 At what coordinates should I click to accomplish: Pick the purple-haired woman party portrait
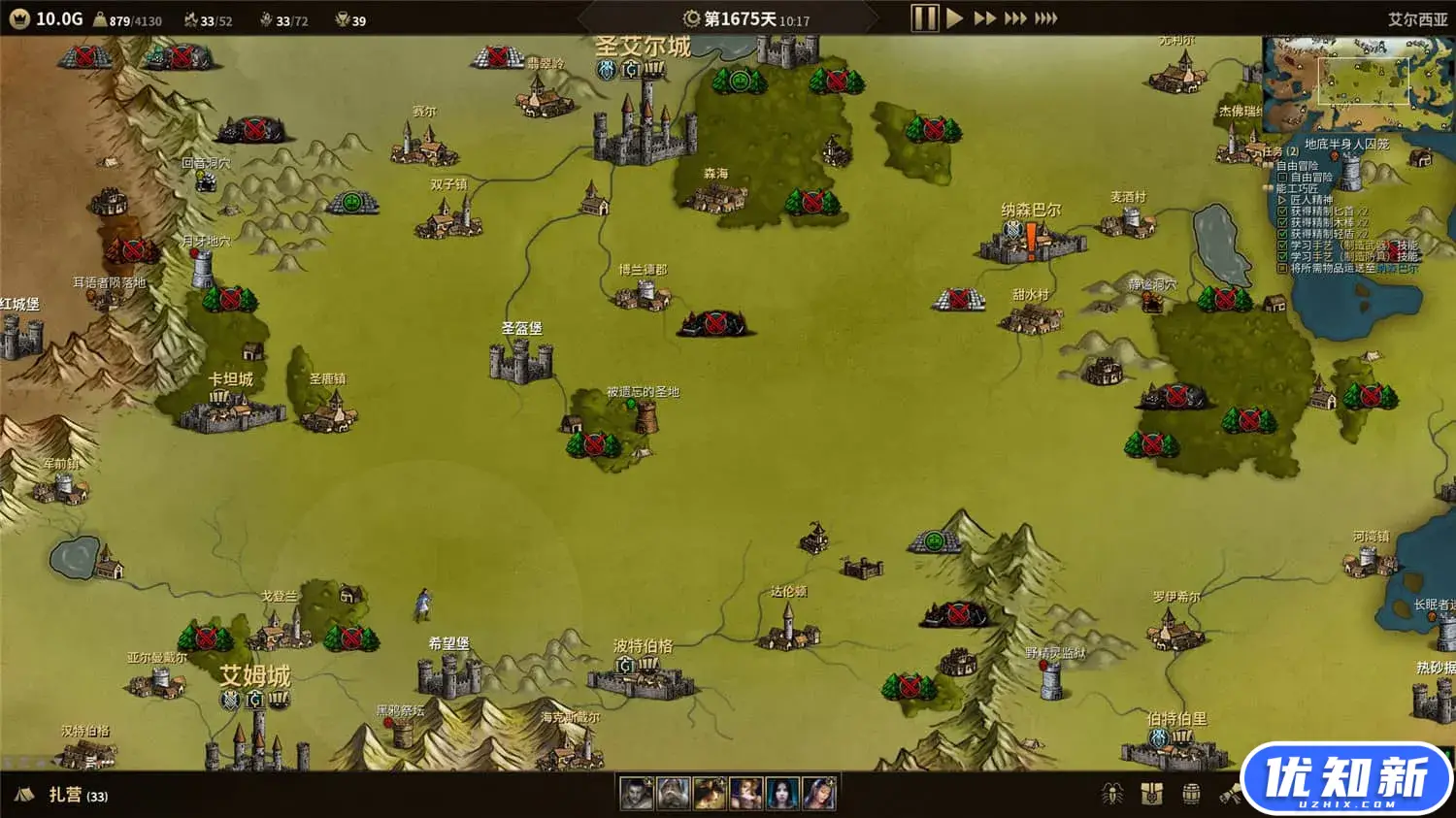[818, 794]
